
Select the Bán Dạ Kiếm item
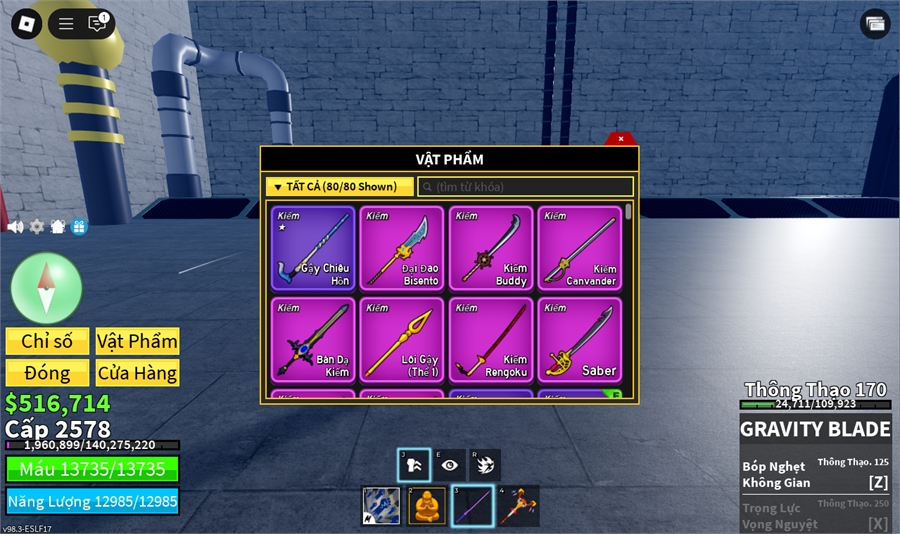coord(313,339)
